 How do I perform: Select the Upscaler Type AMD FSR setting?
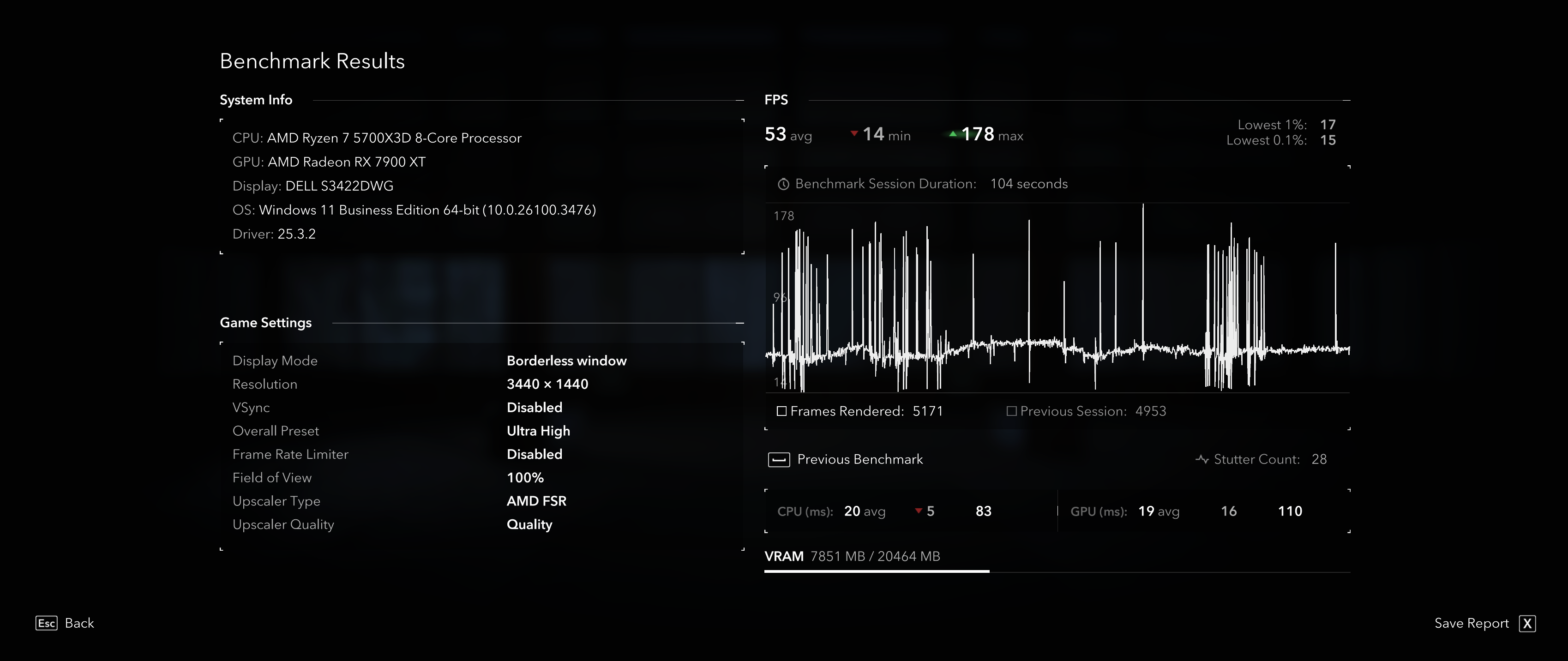pyautogui.click(x=536, y=501)
